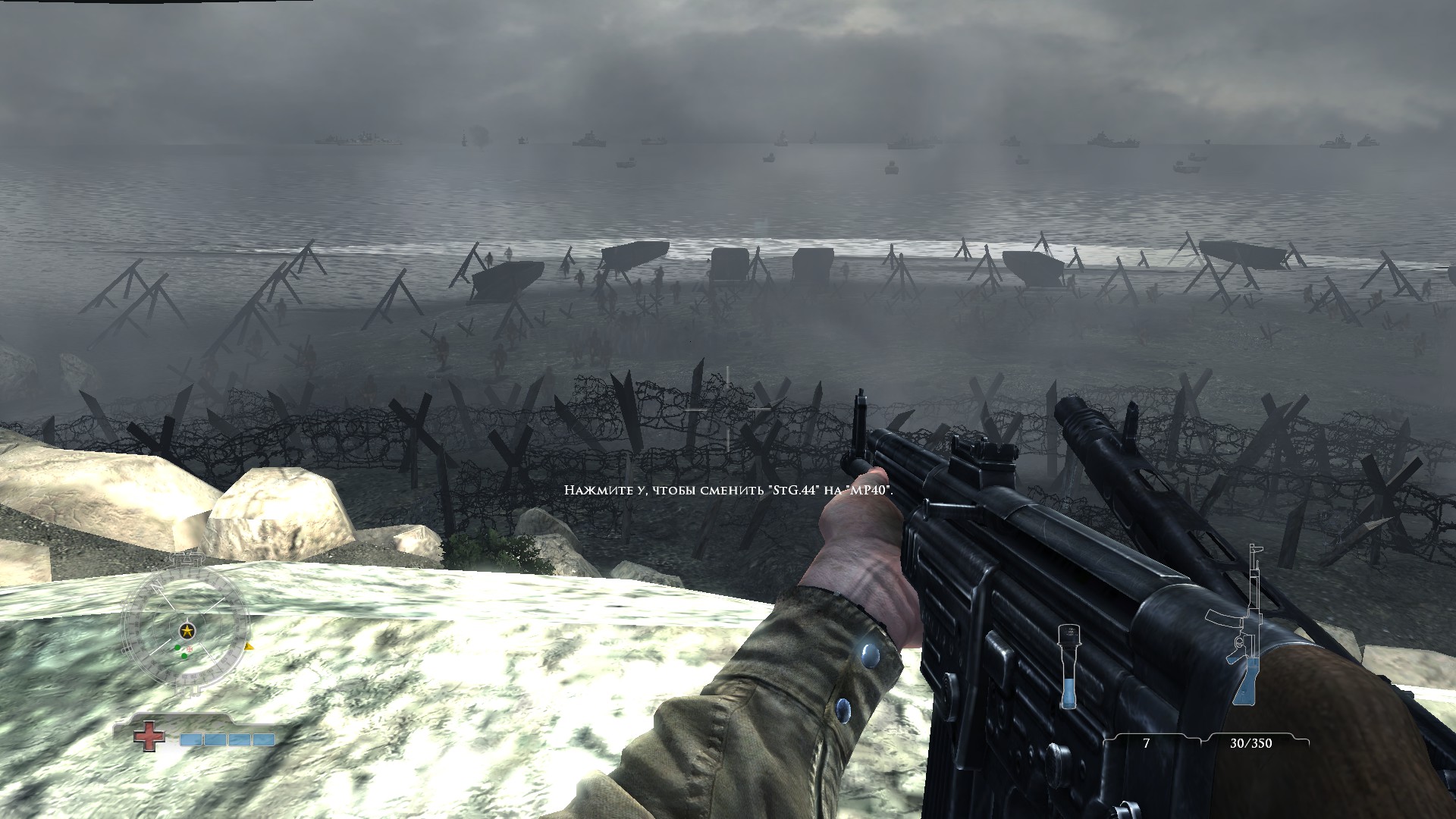Image resolution: width=1456 pixels, height=819 pixels.
Task: Click the red crosshair player marker inside the compass
Action: point(189,648)
